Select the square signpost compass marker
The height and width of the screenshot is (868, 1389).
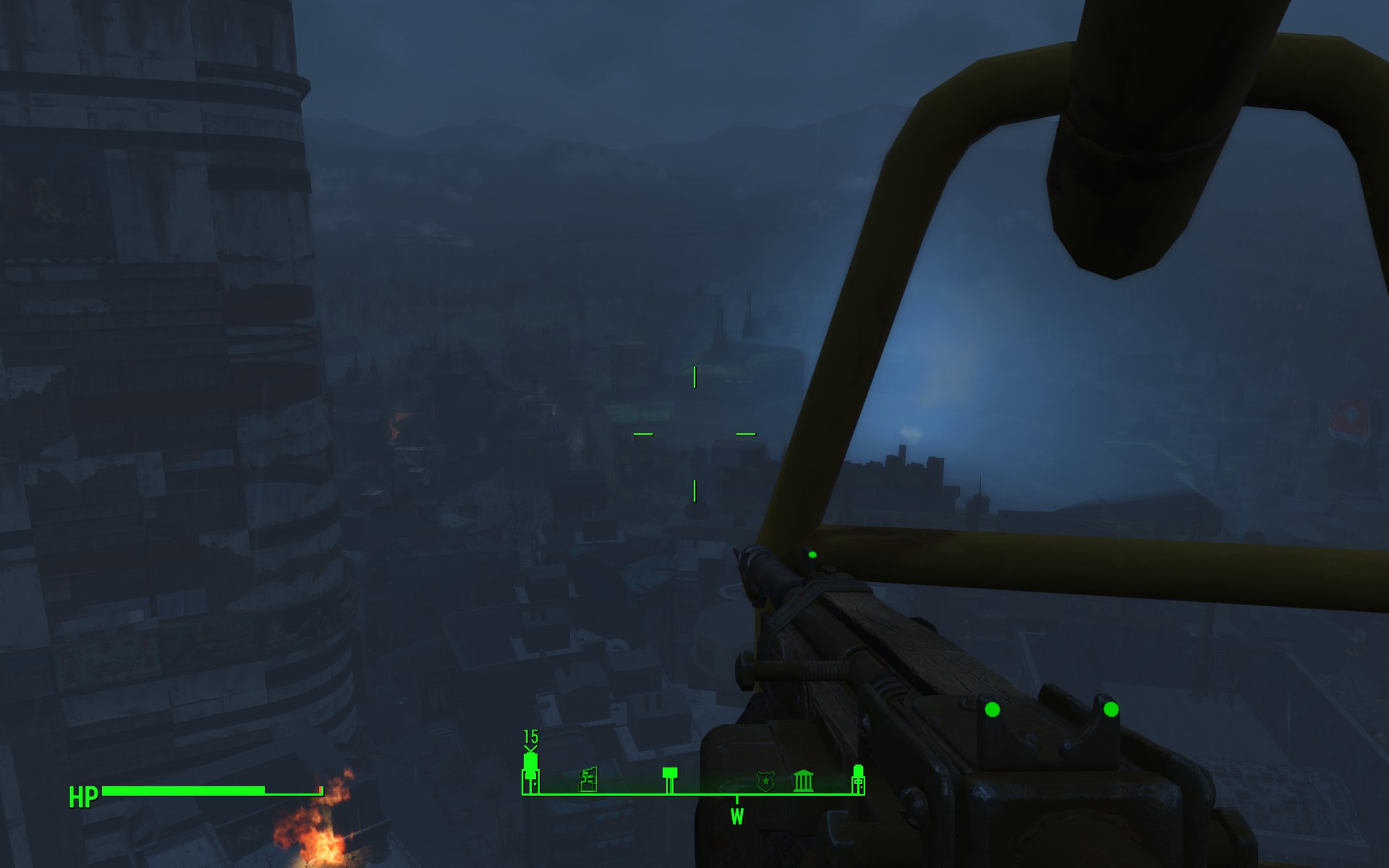(x=670, y=779)
